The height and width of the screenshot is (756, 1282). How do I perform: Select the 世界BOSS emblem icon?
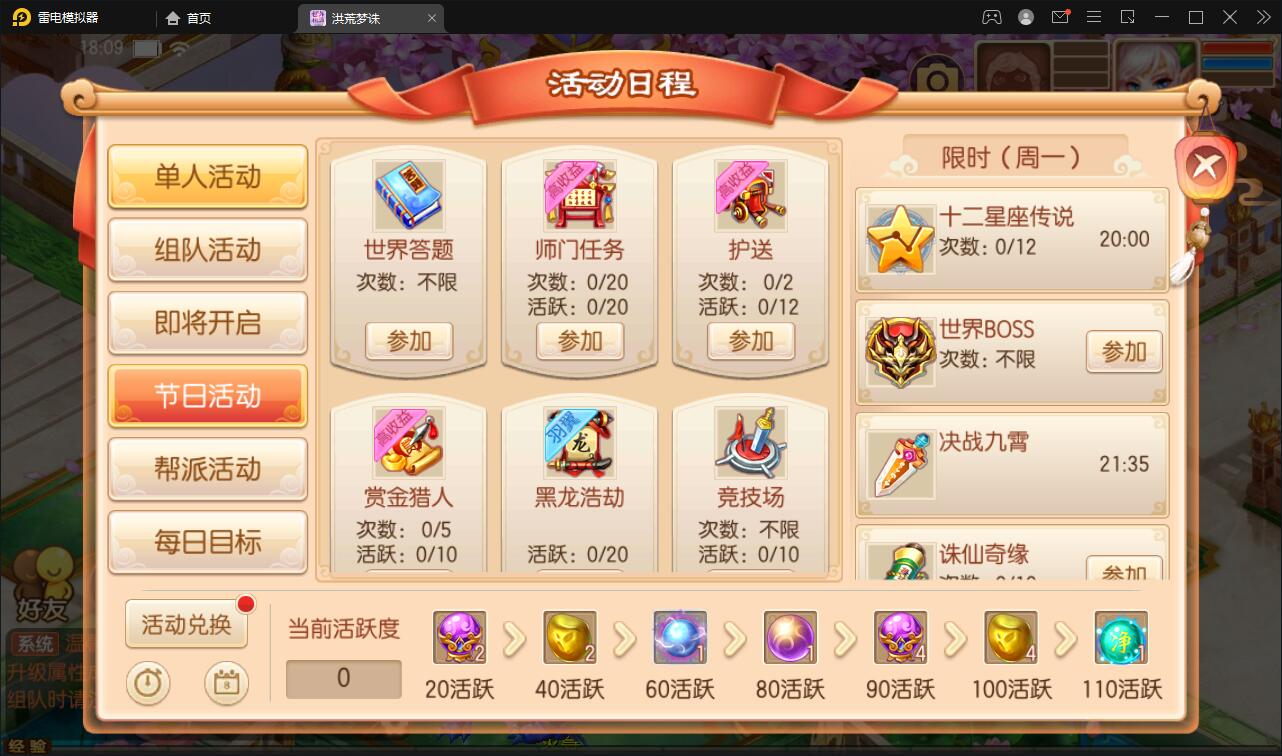tap(899, 351)
